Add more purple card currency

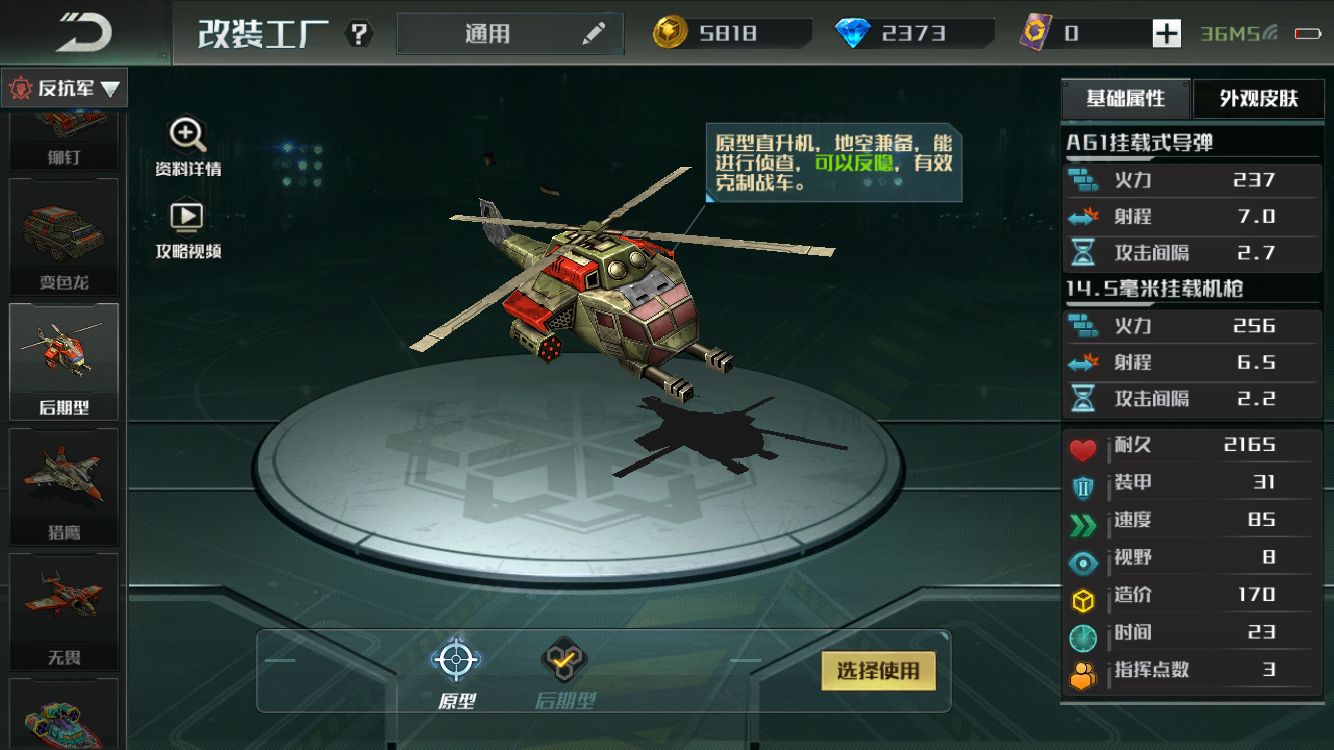1166,34
